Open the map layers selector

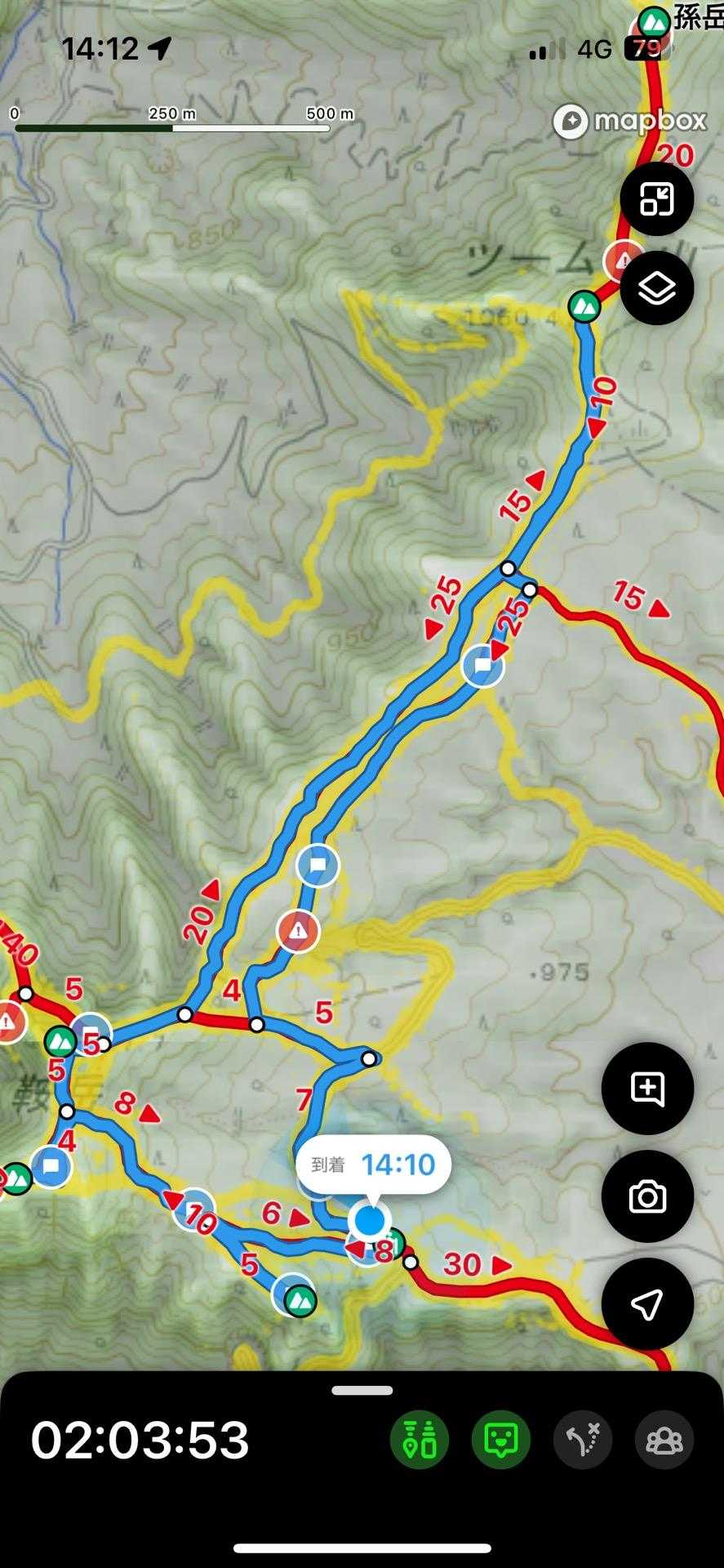[x=656, y=288]
